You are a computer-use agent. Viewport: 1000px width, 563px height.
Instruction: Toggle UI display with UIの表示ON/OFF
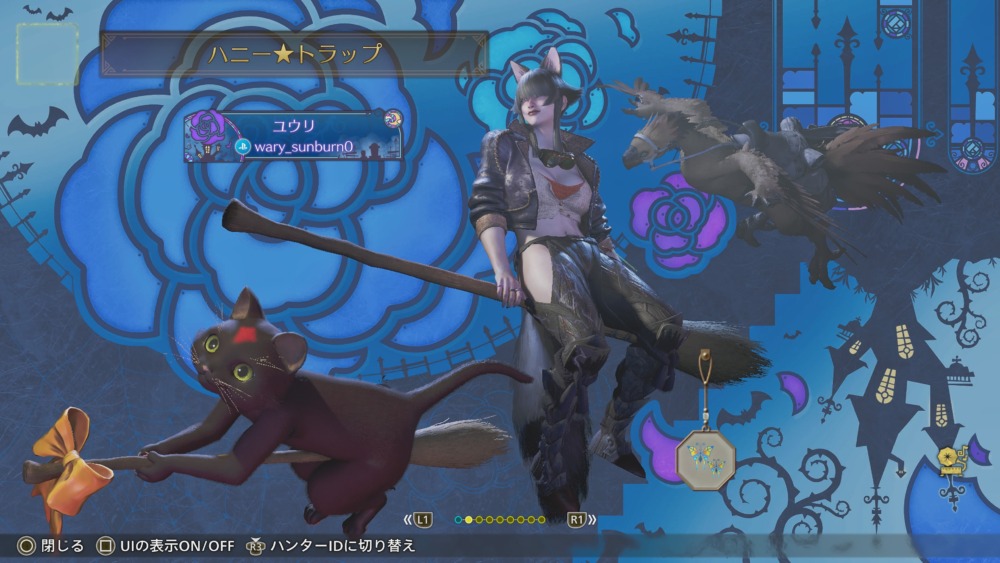[164, 546]
